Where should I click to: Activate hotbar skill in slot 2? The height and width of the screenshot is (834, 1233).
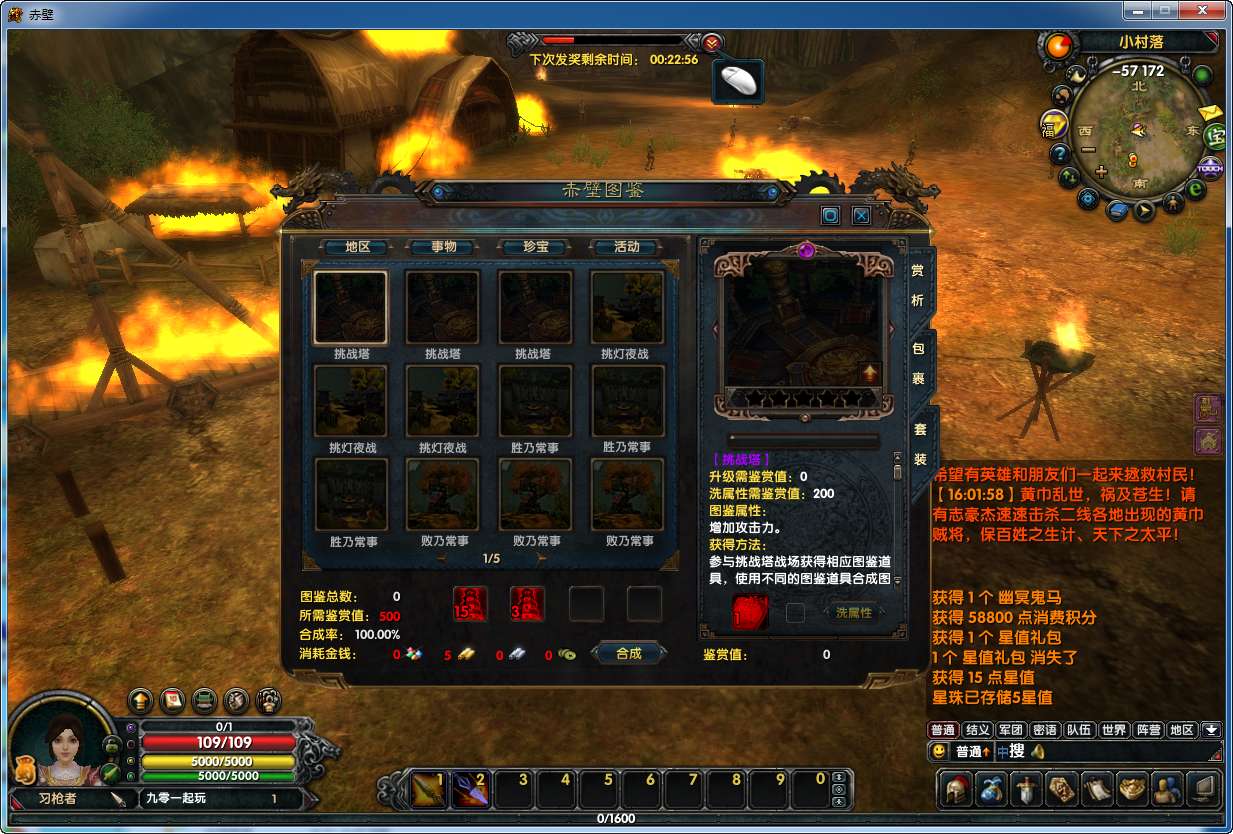pyautogui.click(x=470, y=790)
